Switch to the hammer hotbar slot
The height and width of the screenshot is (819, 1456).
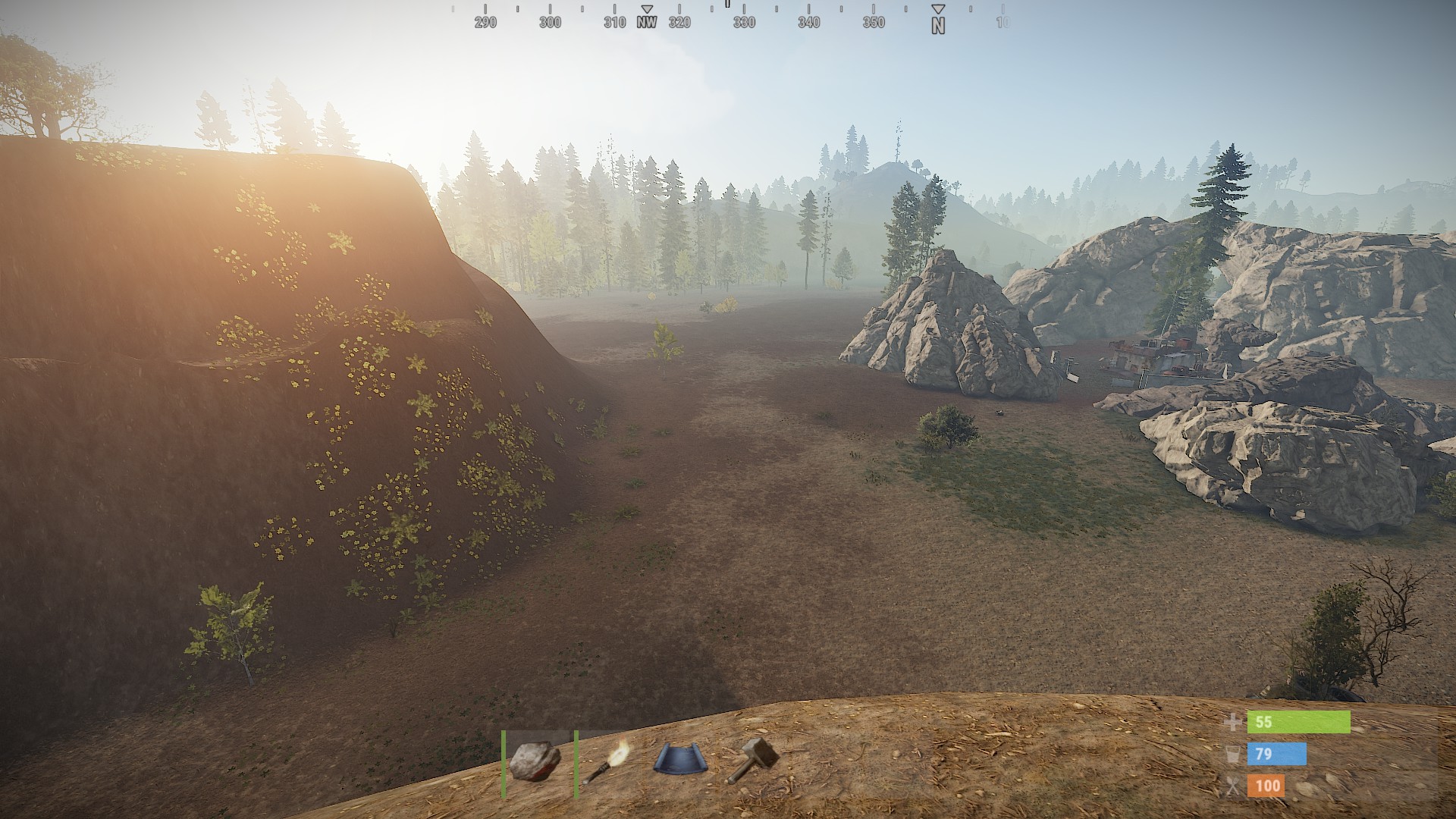click(752, 761)
